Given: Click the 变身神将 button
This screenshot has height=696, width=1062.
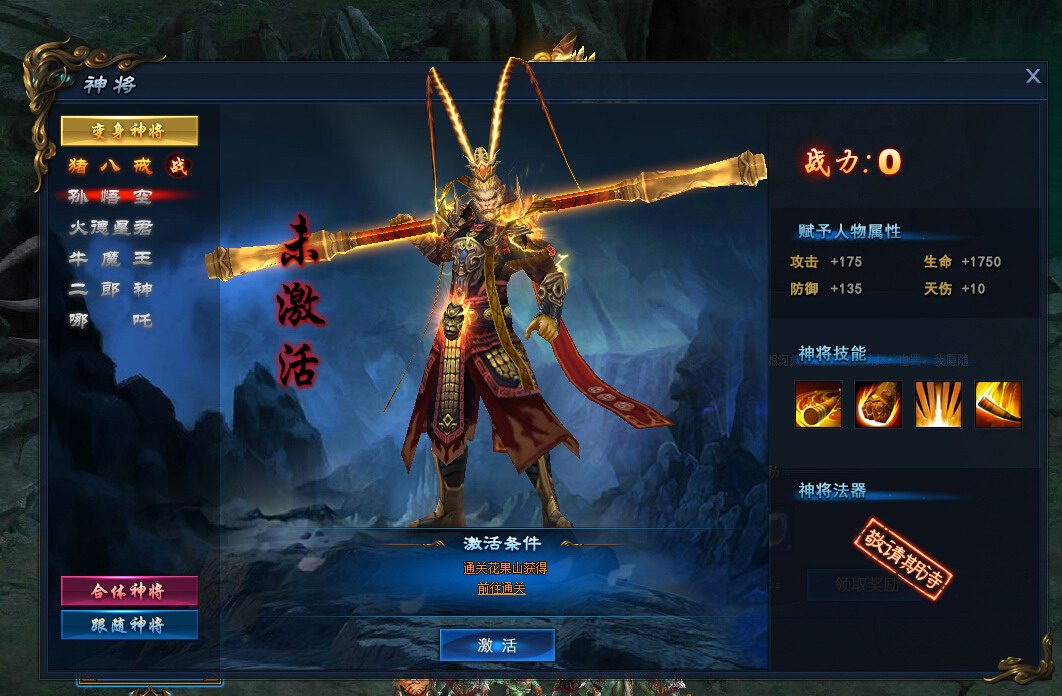Looking at the screenshot, I should 129,131.
